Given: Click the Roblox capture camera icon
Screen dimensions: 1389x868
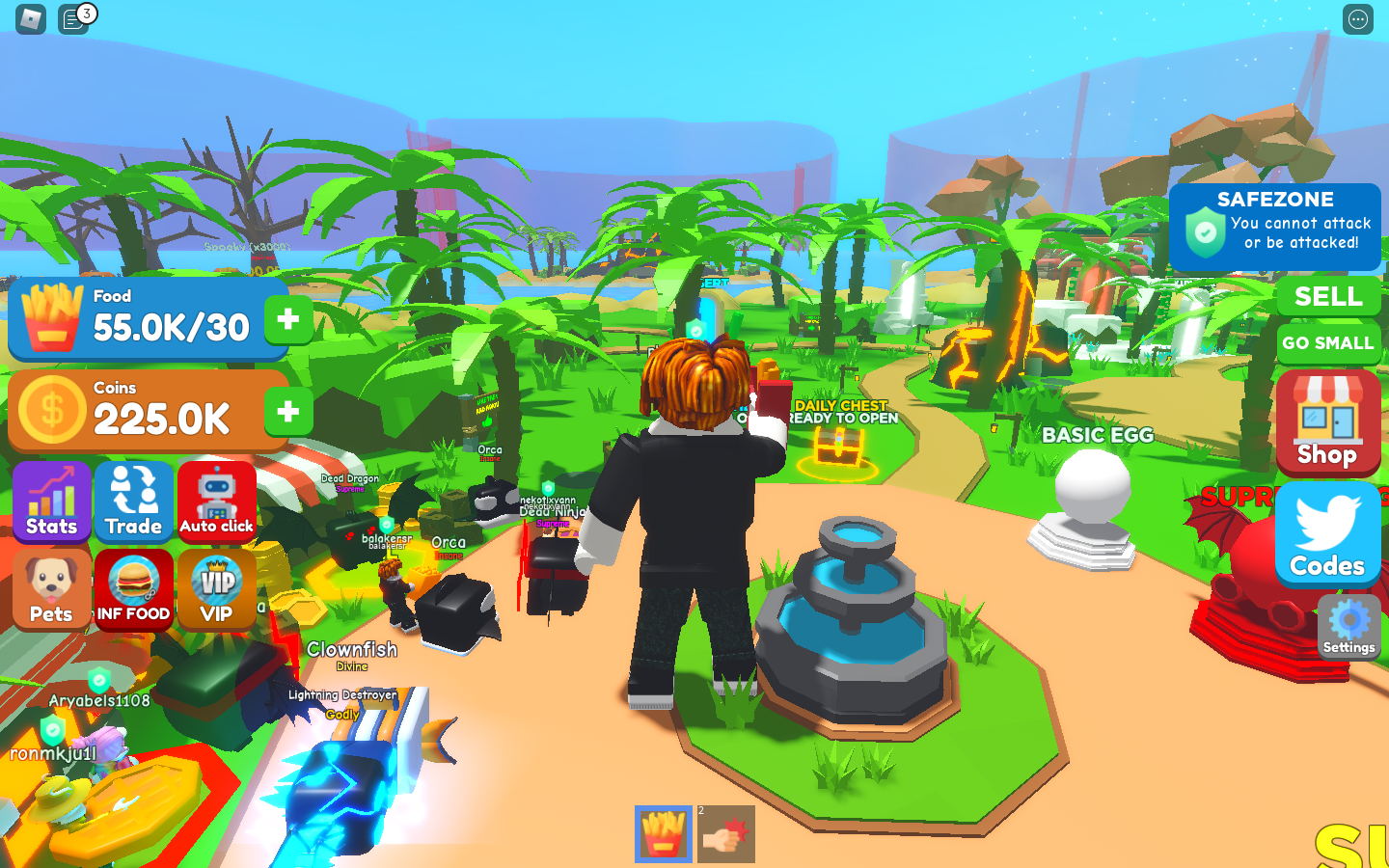Looking at the screenshot, I should (x=29, y=18).
